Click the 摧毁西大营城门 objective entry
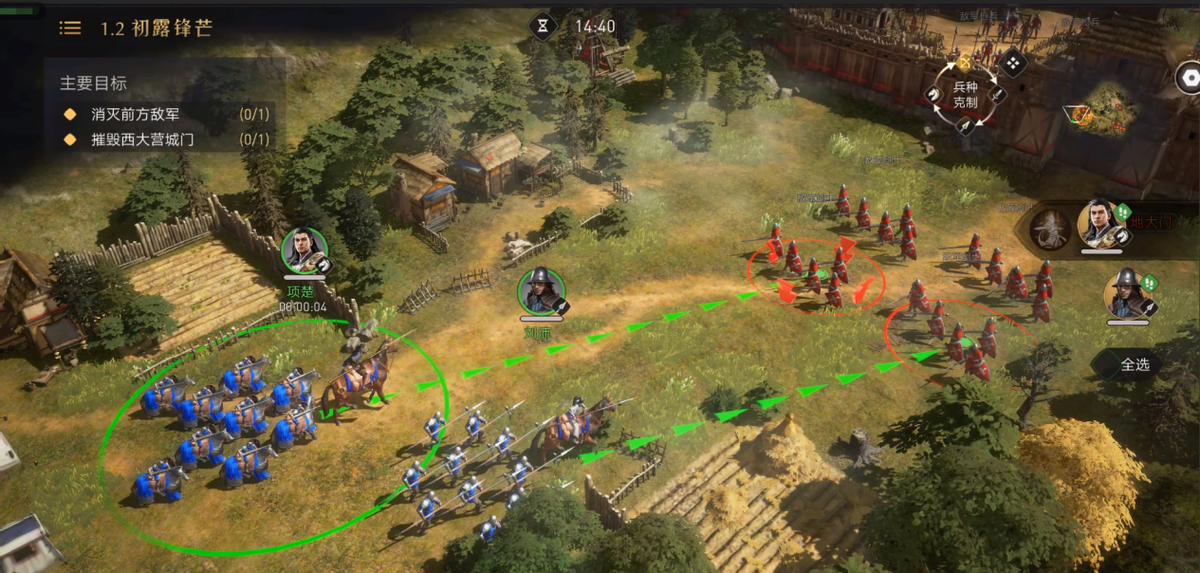 click(x=156, y=140)
